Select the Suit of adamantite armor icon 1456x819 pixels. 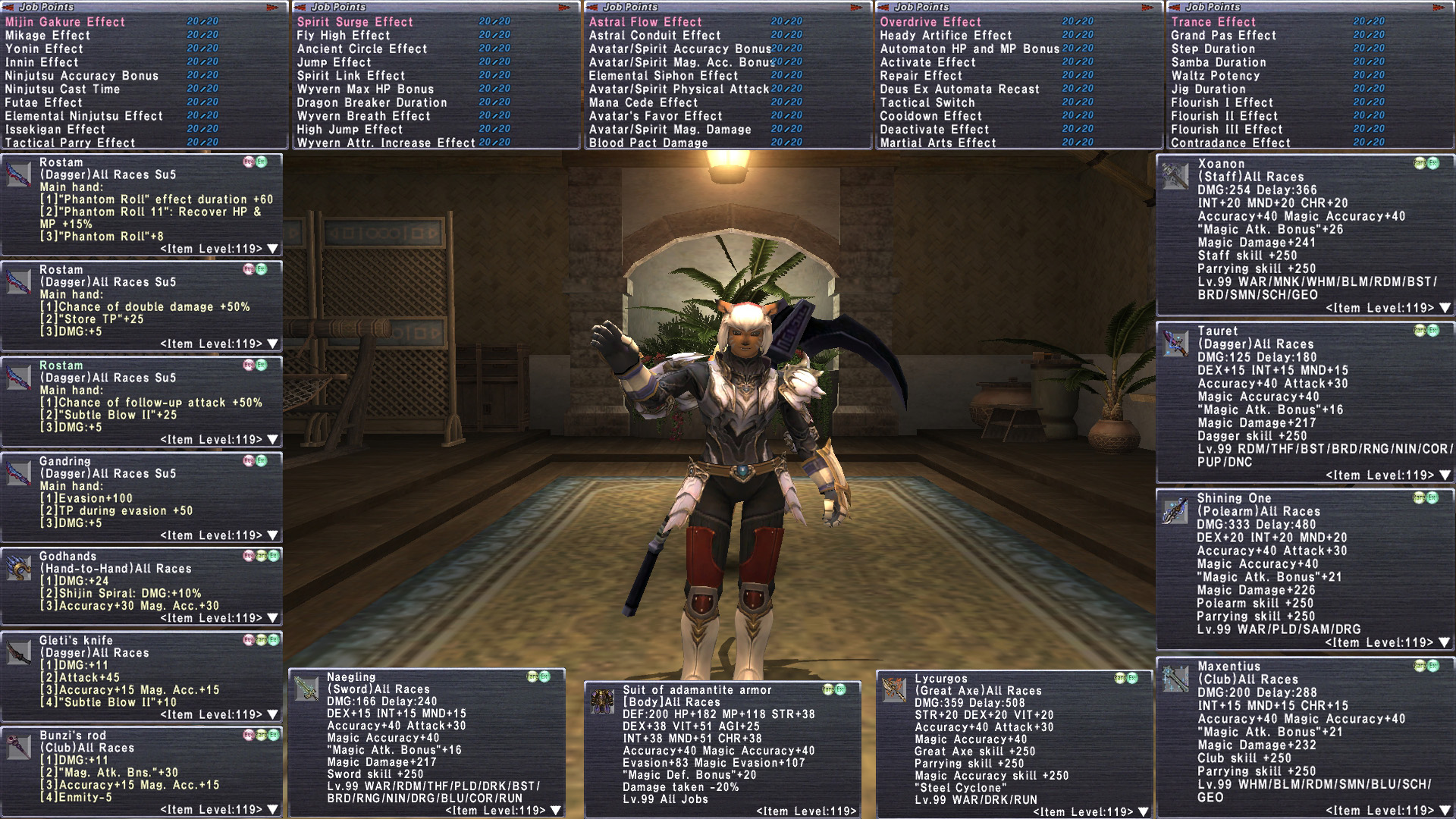(x=602, y=701)
